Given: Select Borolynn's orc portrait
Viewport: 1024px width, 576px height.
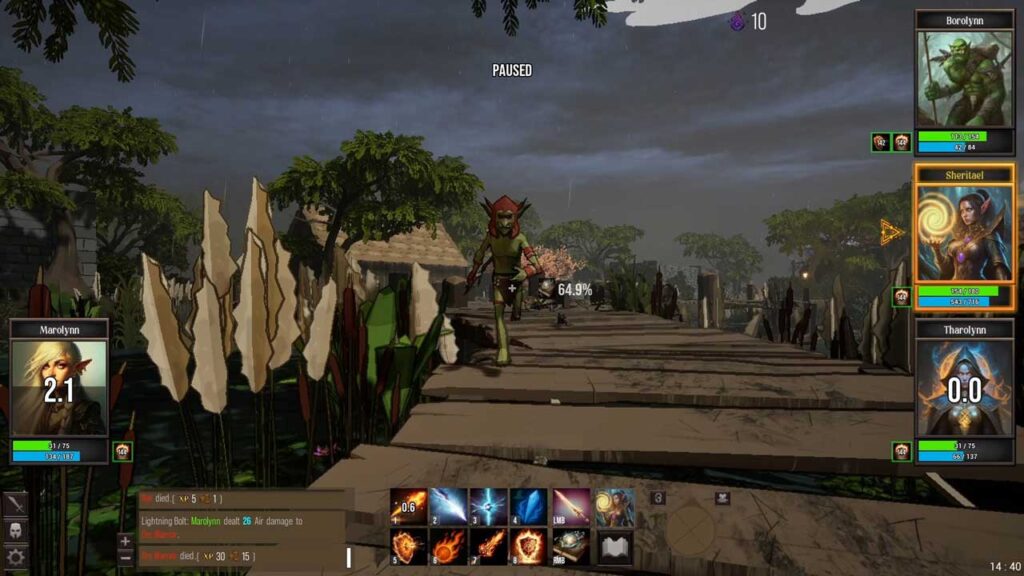Looking at the screenshot, I should (x=964, y=79).
